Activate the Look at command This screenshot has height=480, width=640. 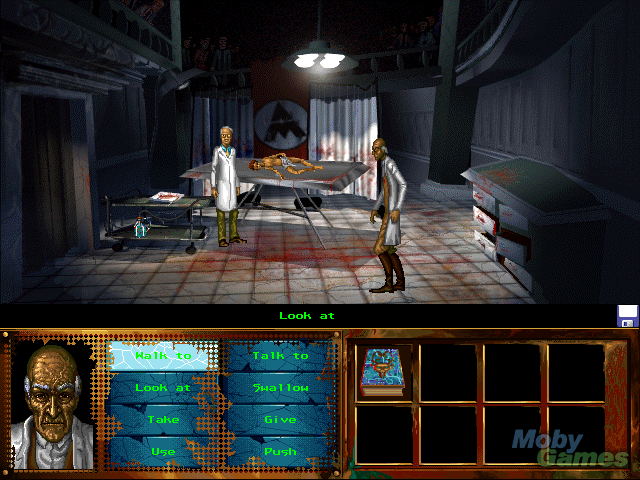coord(163,387)
